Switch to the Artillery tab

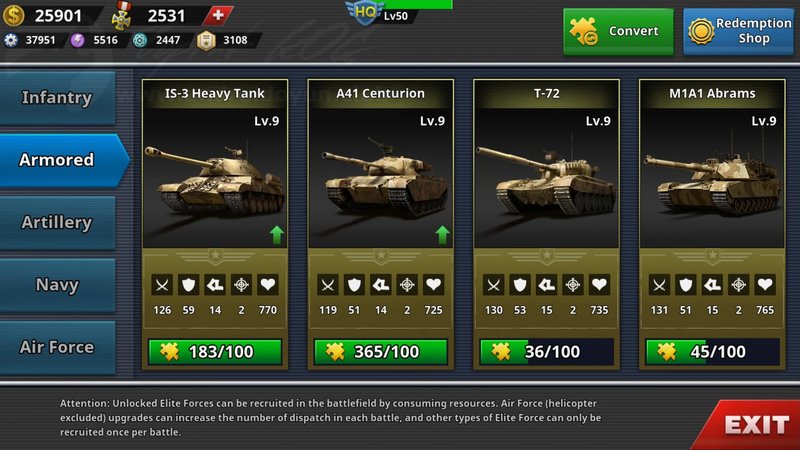point(57,223)
